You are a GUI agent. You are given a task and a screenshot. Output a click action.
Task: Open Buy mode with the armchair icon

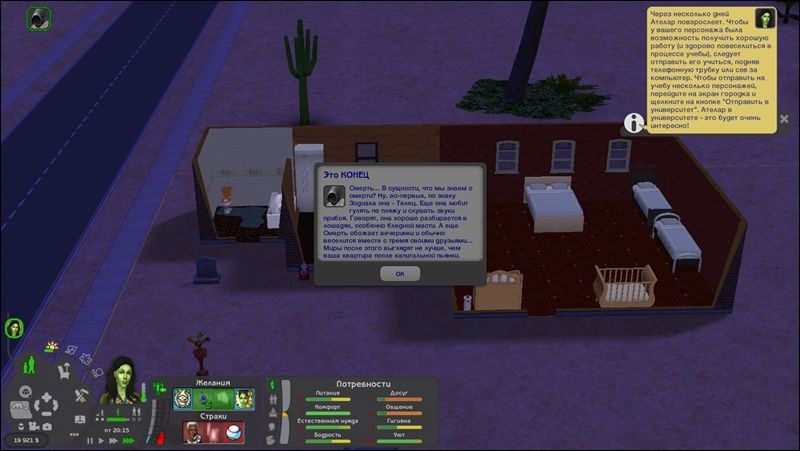click(63, 371)
